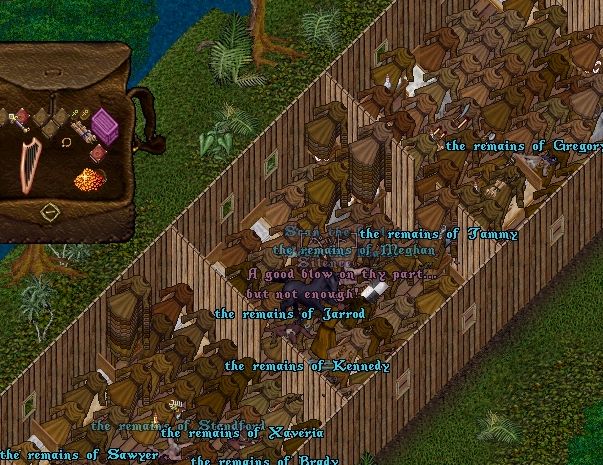Image resolution: width=603 pixels, height=465 pixels.
Task: Select the red spellbook below the purple chest
Action: 98,153
